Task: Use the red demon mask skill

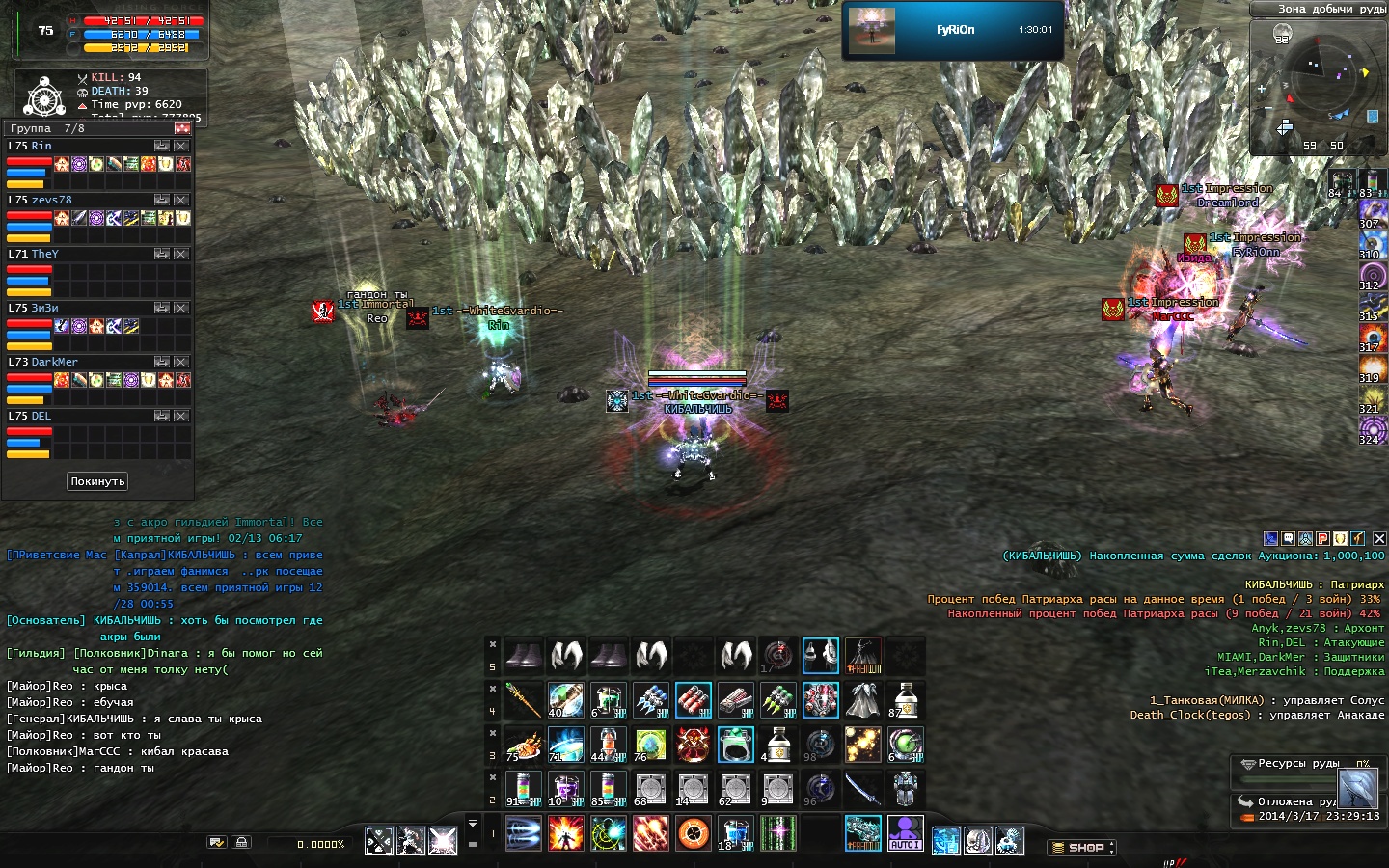Action: tap(693, 745)
